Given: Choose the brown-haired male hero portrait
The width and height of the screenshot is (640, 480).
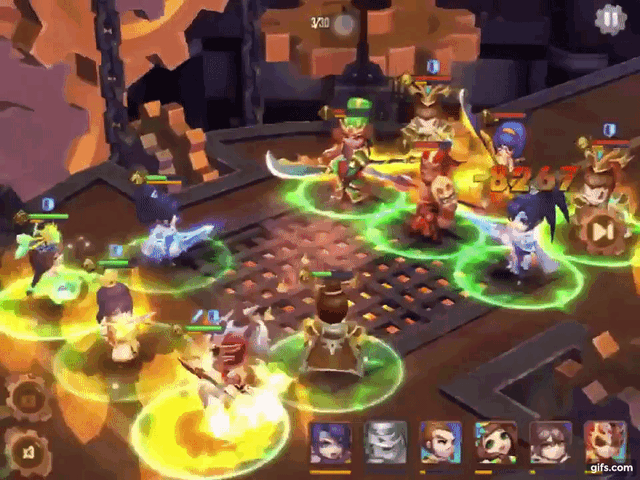Looking at the screenshot, I should [440, 442].
